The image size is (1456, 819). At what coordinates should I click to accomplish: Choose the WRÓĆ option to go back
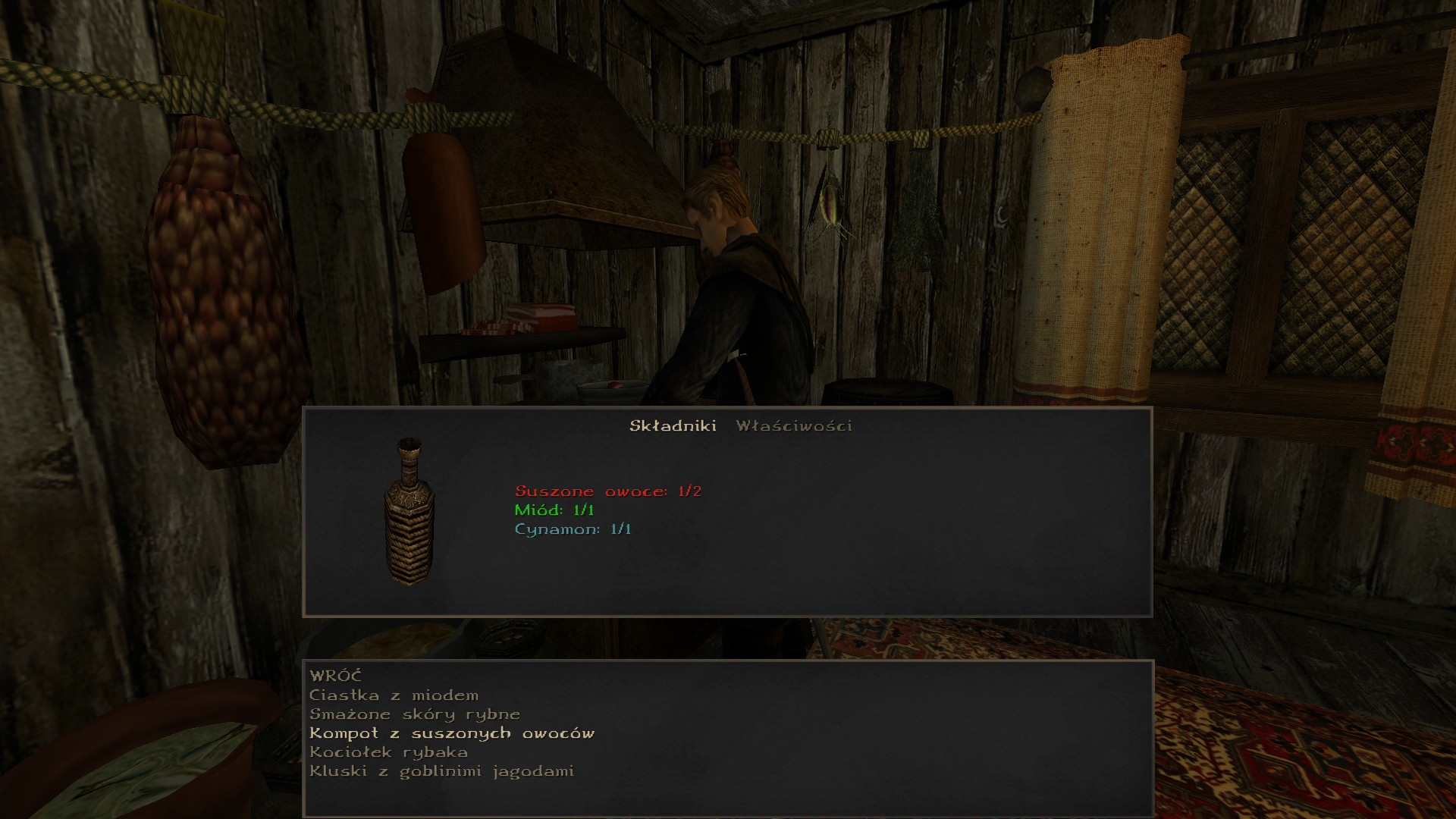tap(335, 676)
